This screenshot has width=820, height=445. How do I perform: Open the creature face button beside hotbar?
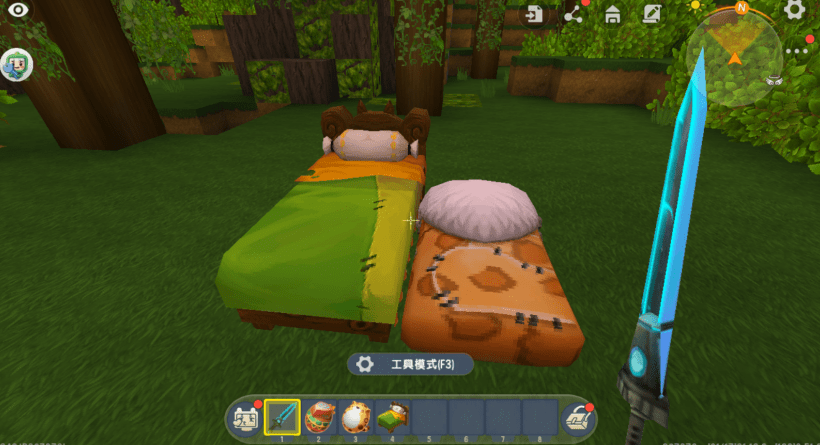(245, 418)
